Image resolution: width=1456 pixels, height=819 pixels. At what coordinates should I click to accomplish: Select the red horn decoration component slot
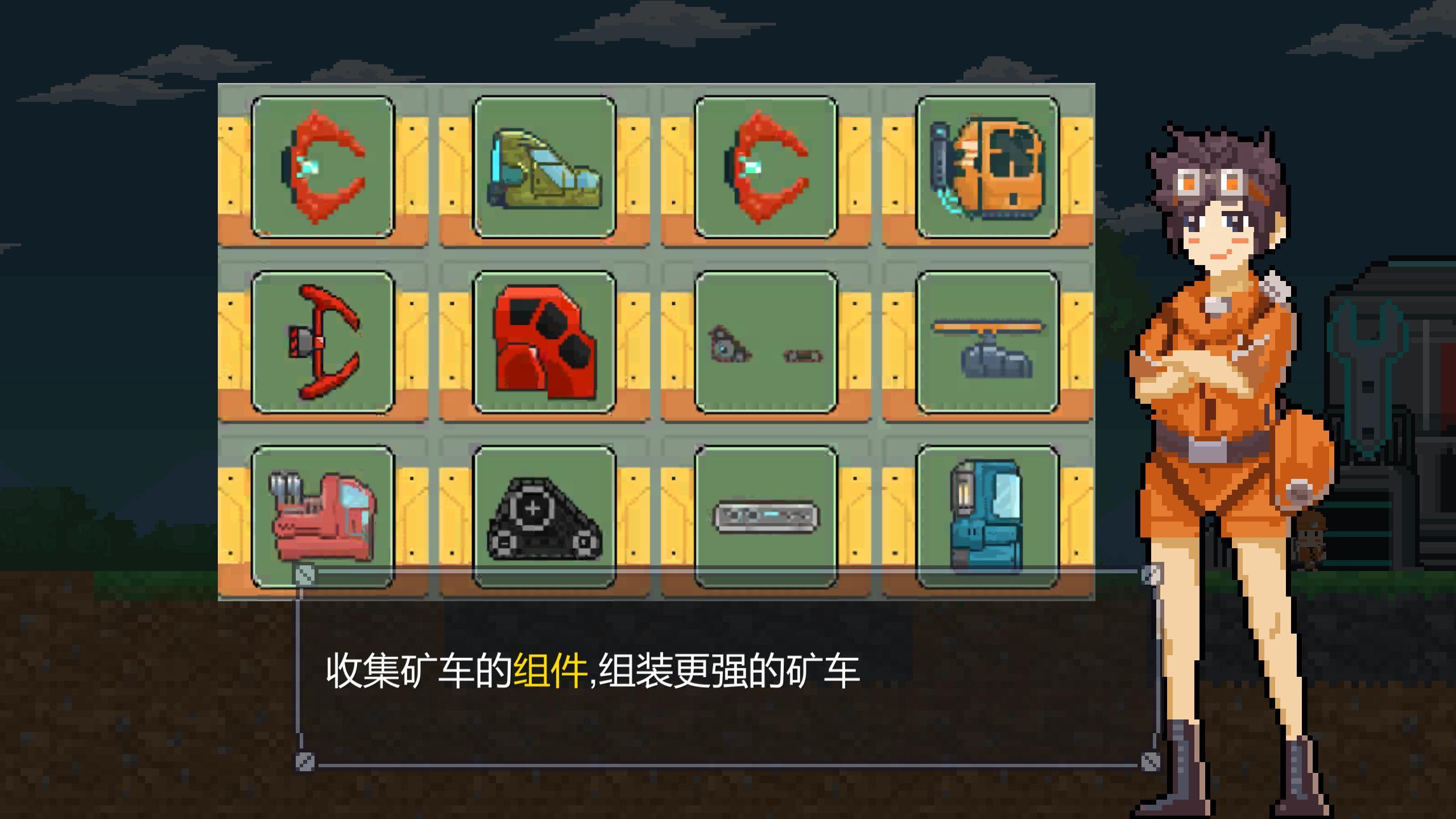coord(323,168)
